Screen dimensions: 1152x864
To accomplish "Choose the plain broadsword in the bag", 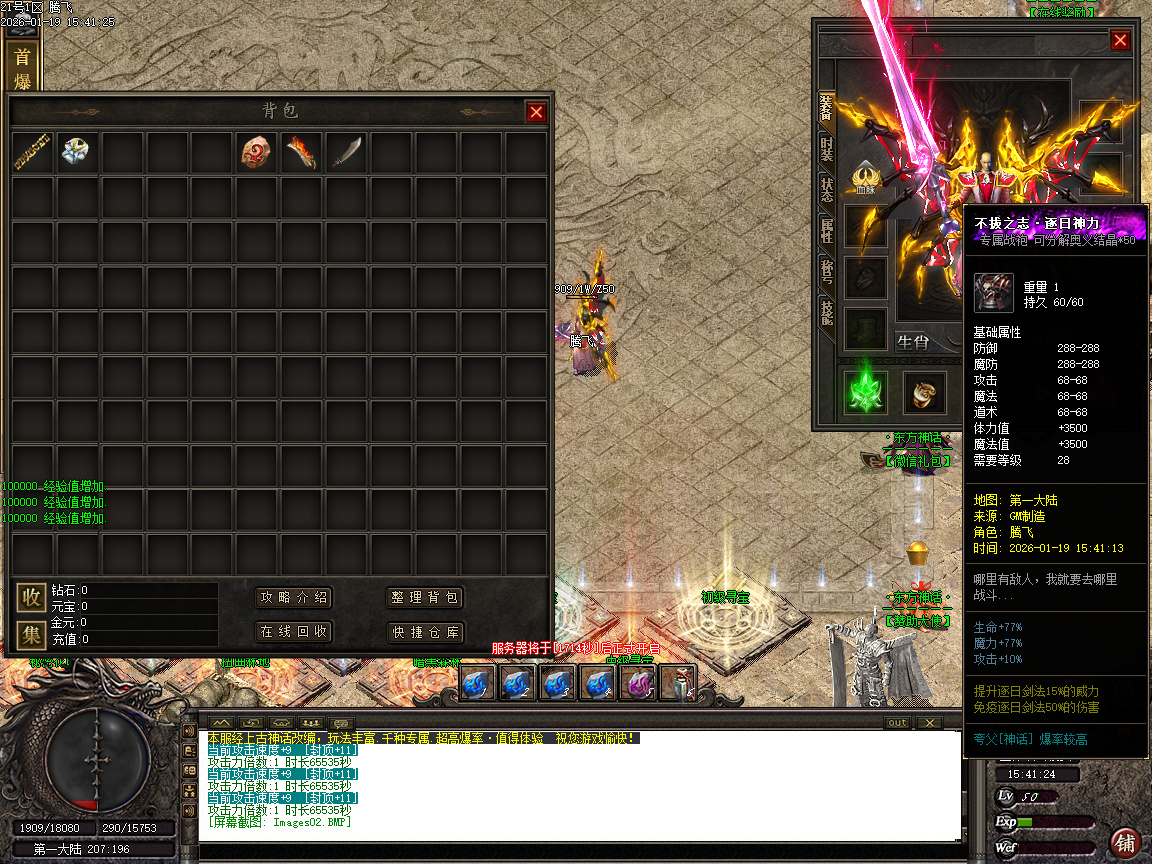I will pos(346,152).
